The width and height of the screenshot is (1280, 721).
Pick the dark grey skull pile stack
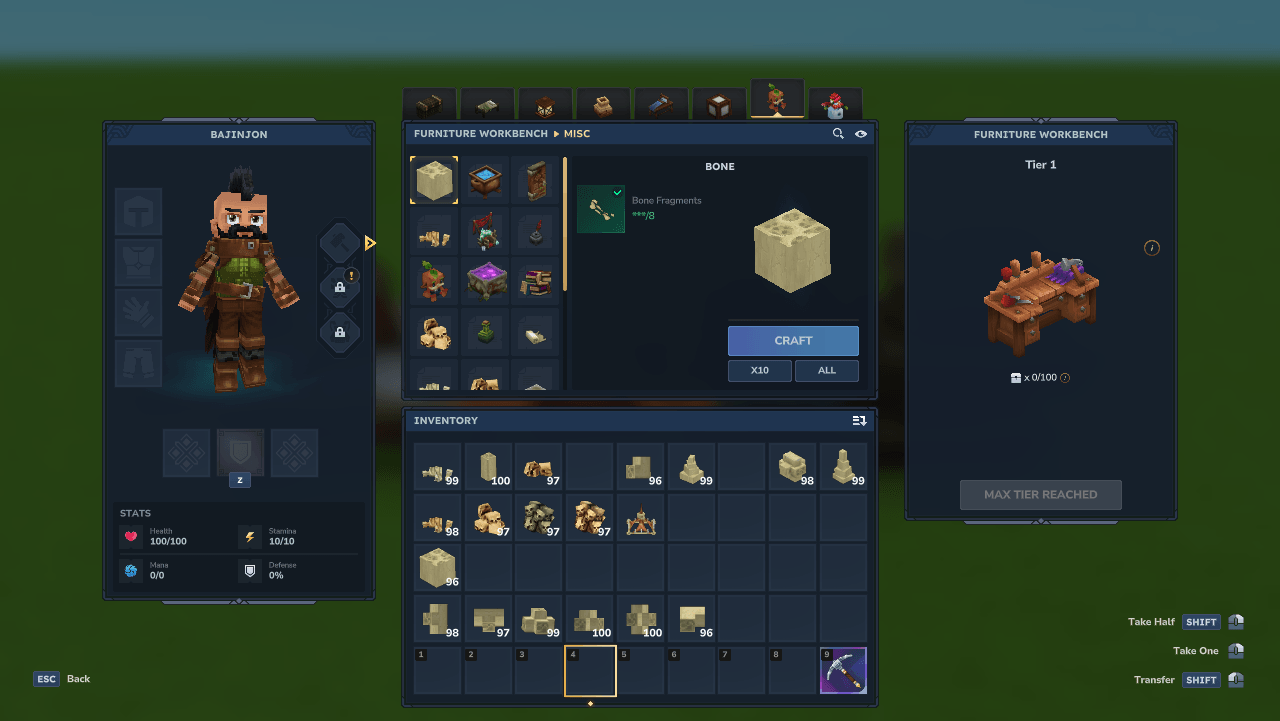(x=540, y=517)
